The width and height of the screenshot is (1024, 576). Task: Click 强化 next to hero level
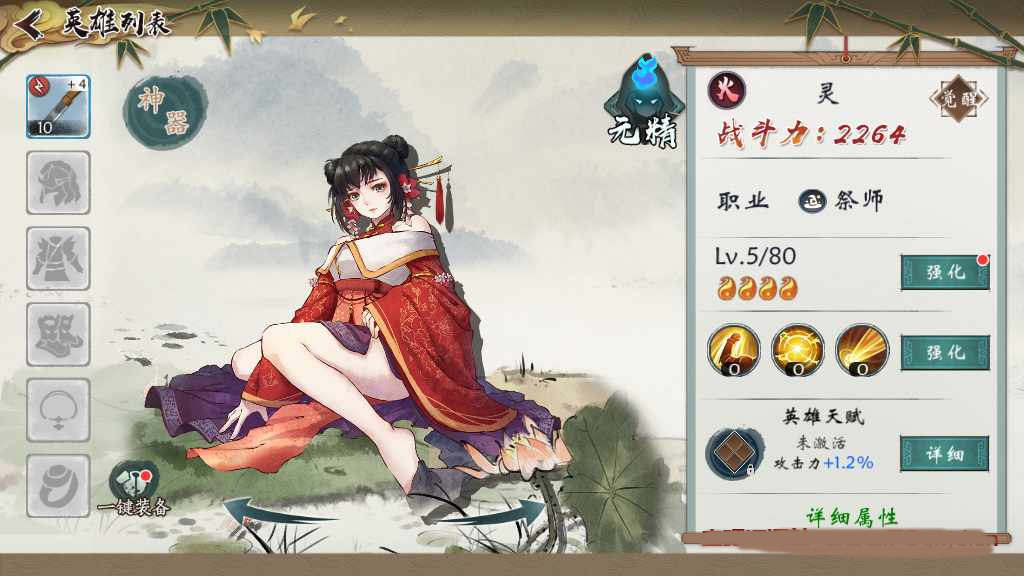coord(944,272)
